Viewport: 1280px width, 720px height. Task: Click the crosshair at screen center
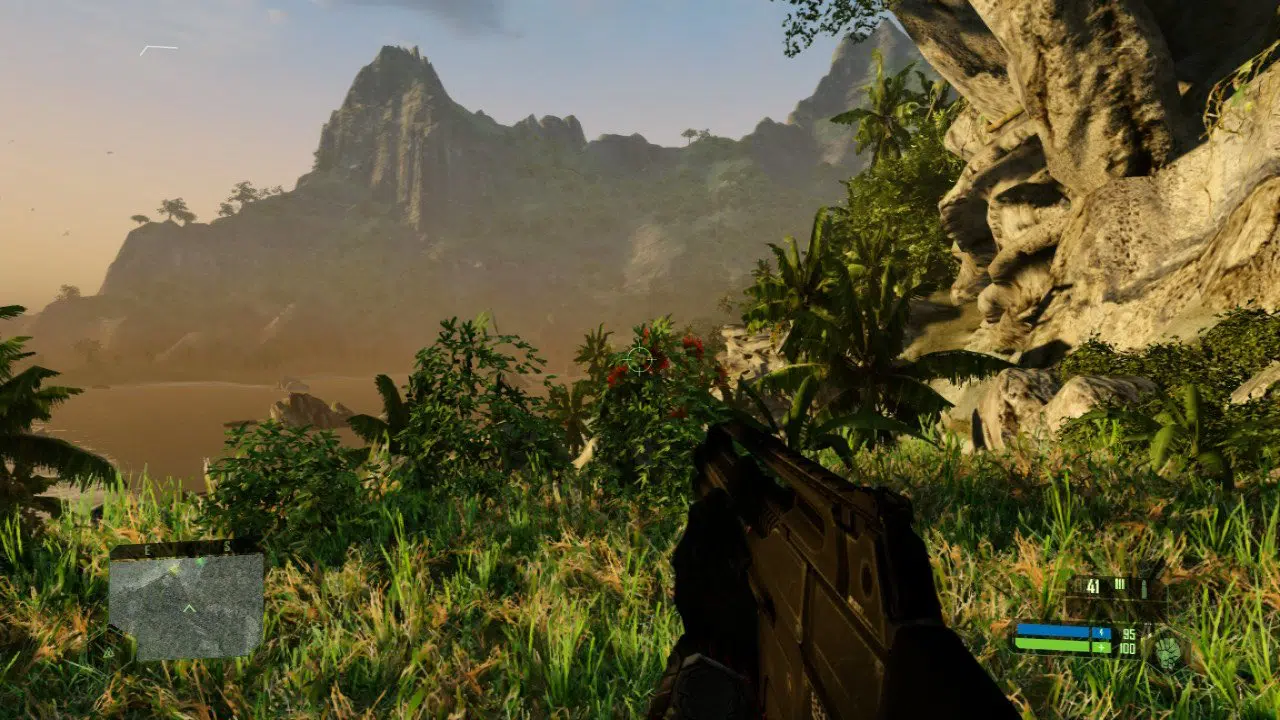(x=640, y=357)
